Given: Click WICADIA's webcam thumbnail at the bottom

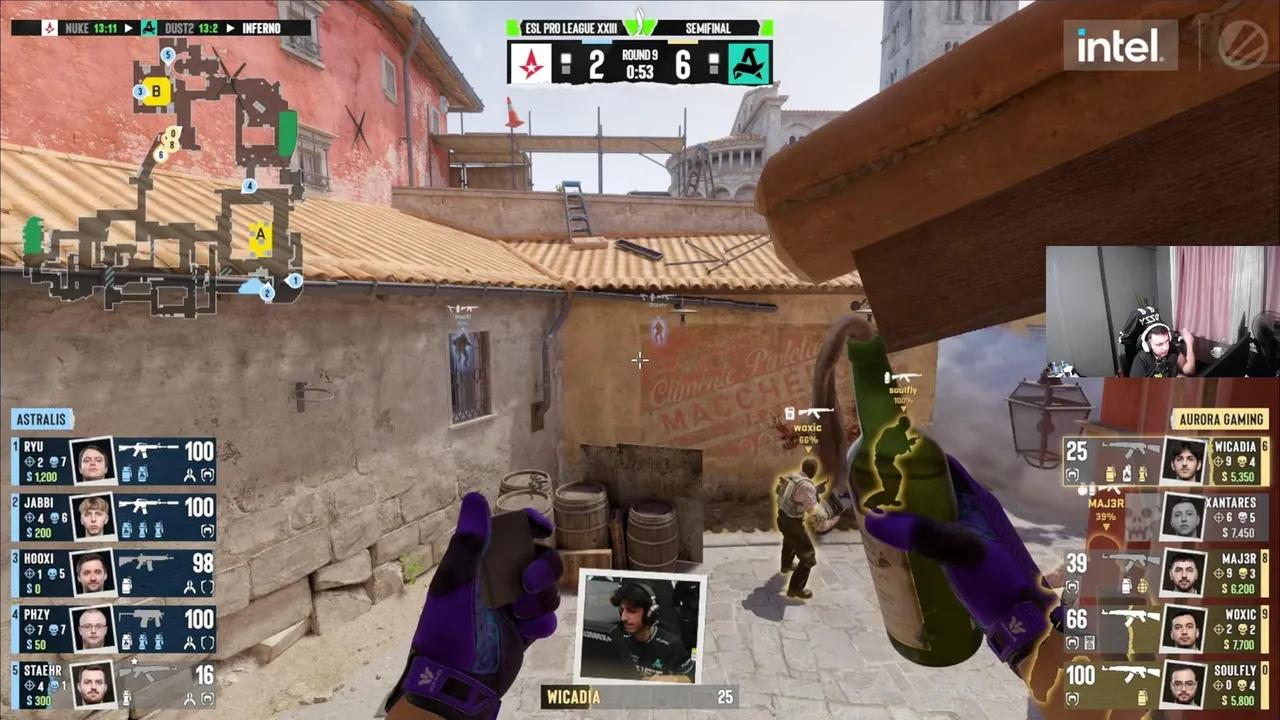Looking at the screenshot, I should tap(640, 625).
